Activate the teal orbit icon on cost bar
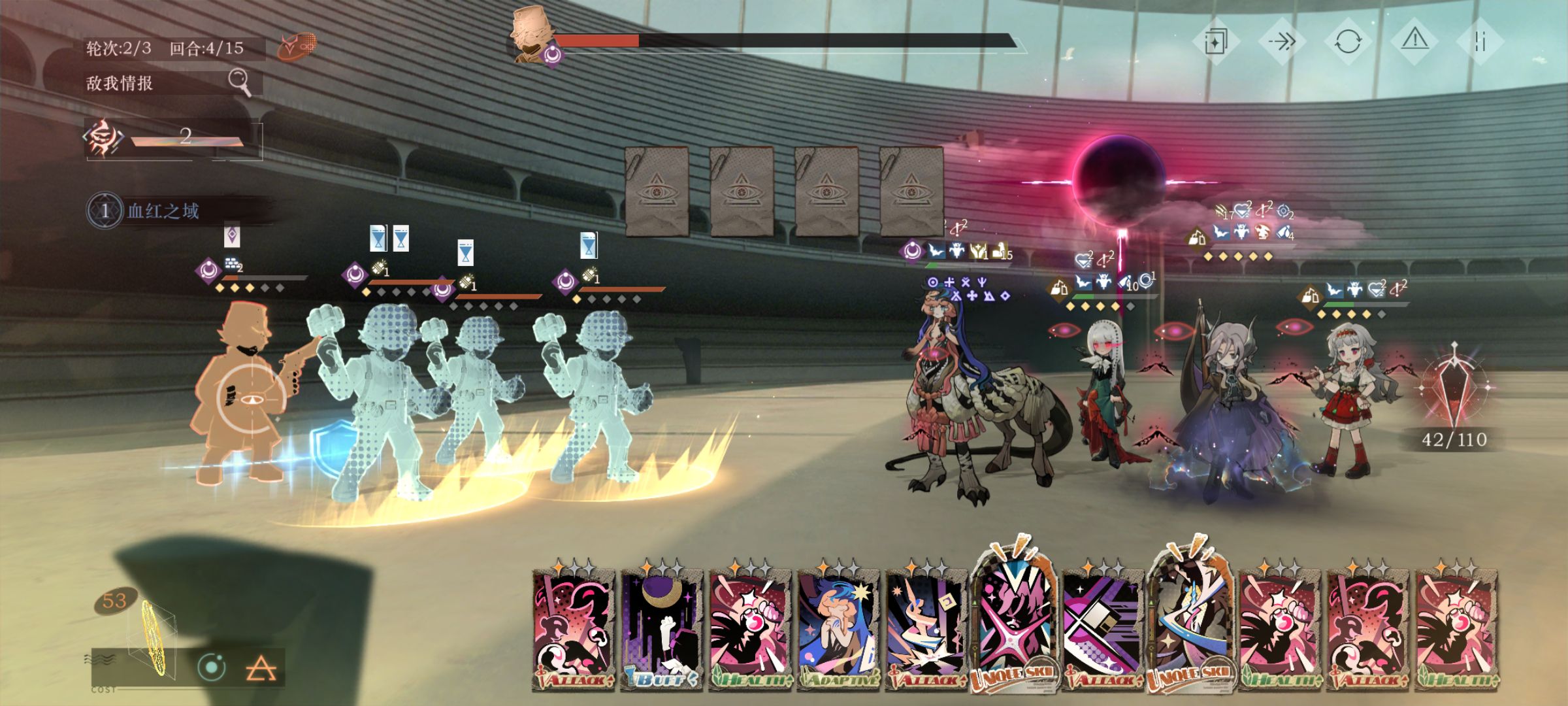The height and width of the screenshot is (706, 1568). pyautogui.click(x=211, y=667)
